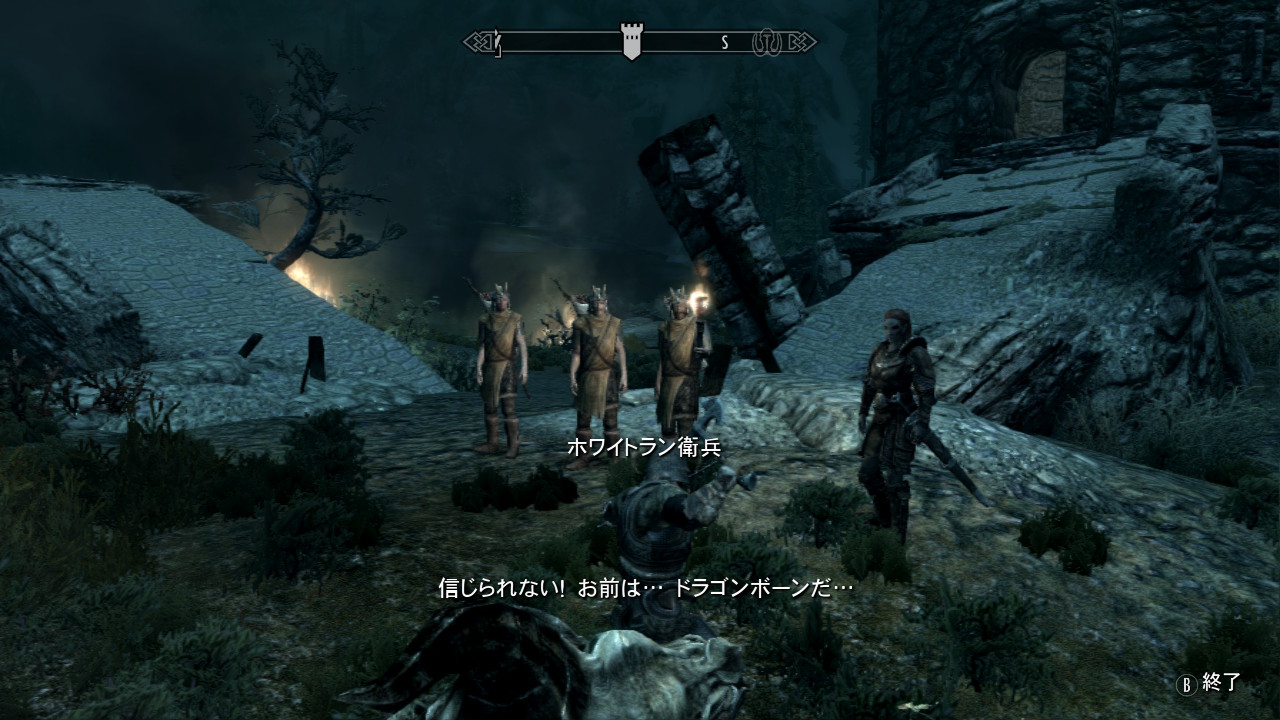Viewport: 1280px width, 720px height.
Task: Select the horseshoe-shaped marker on the compass
Action: click(766, 42)
